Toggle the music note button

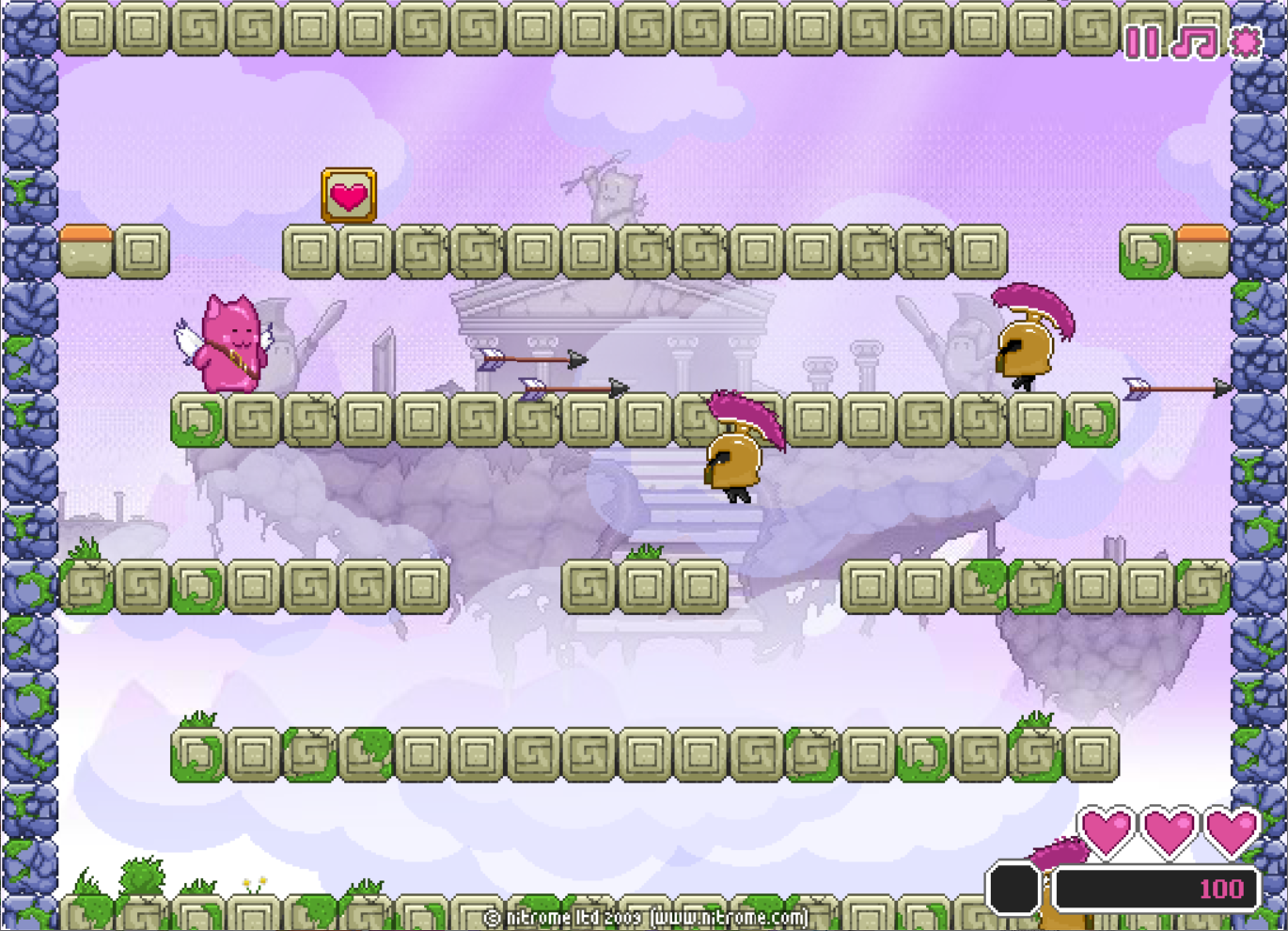pos(1194,42)
